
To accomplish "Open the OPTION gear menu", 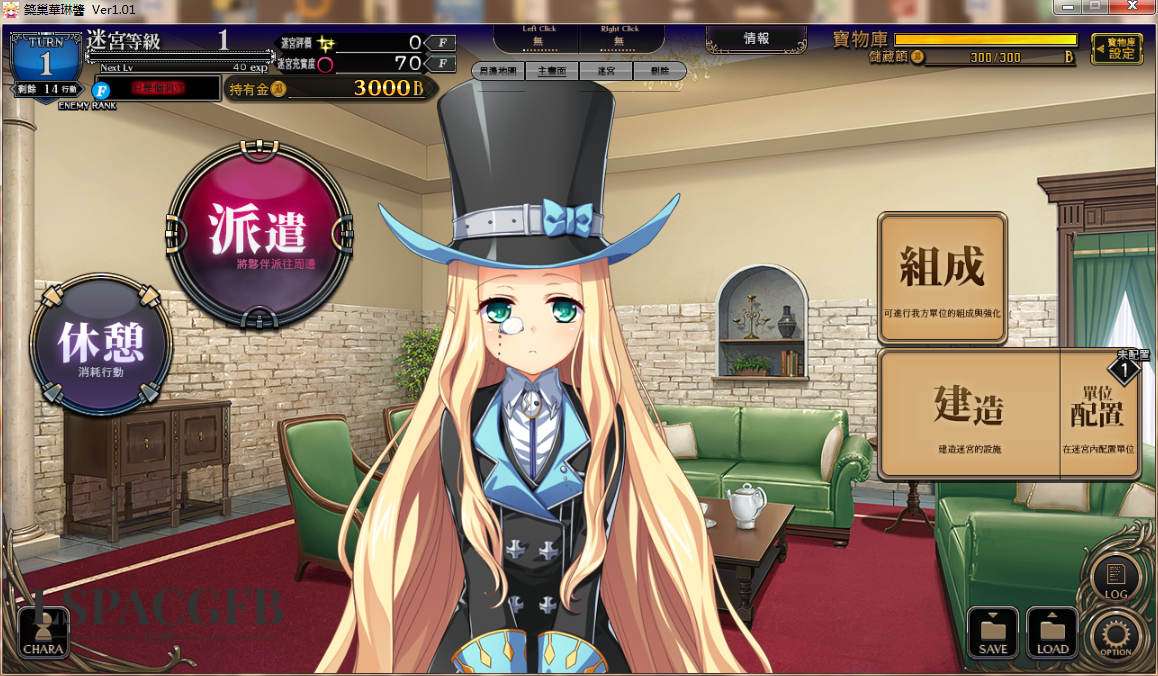I will (x=1115, y=635).
